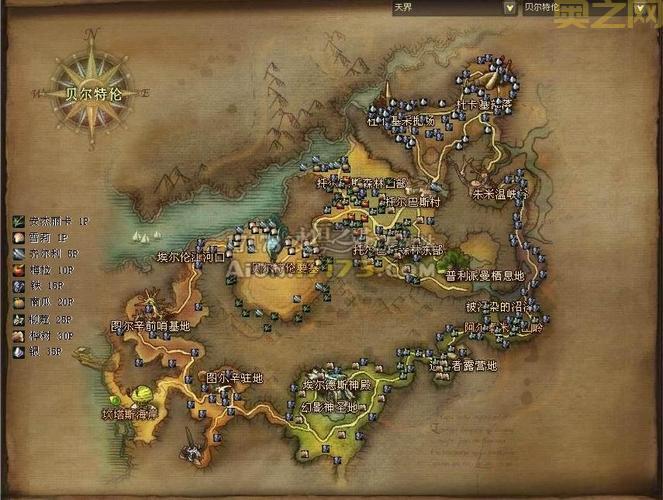Select the 铁 15P ore legend entry
Image resolution: width=663 pixels, height=500 pixels.
click(x=44, y=285)
